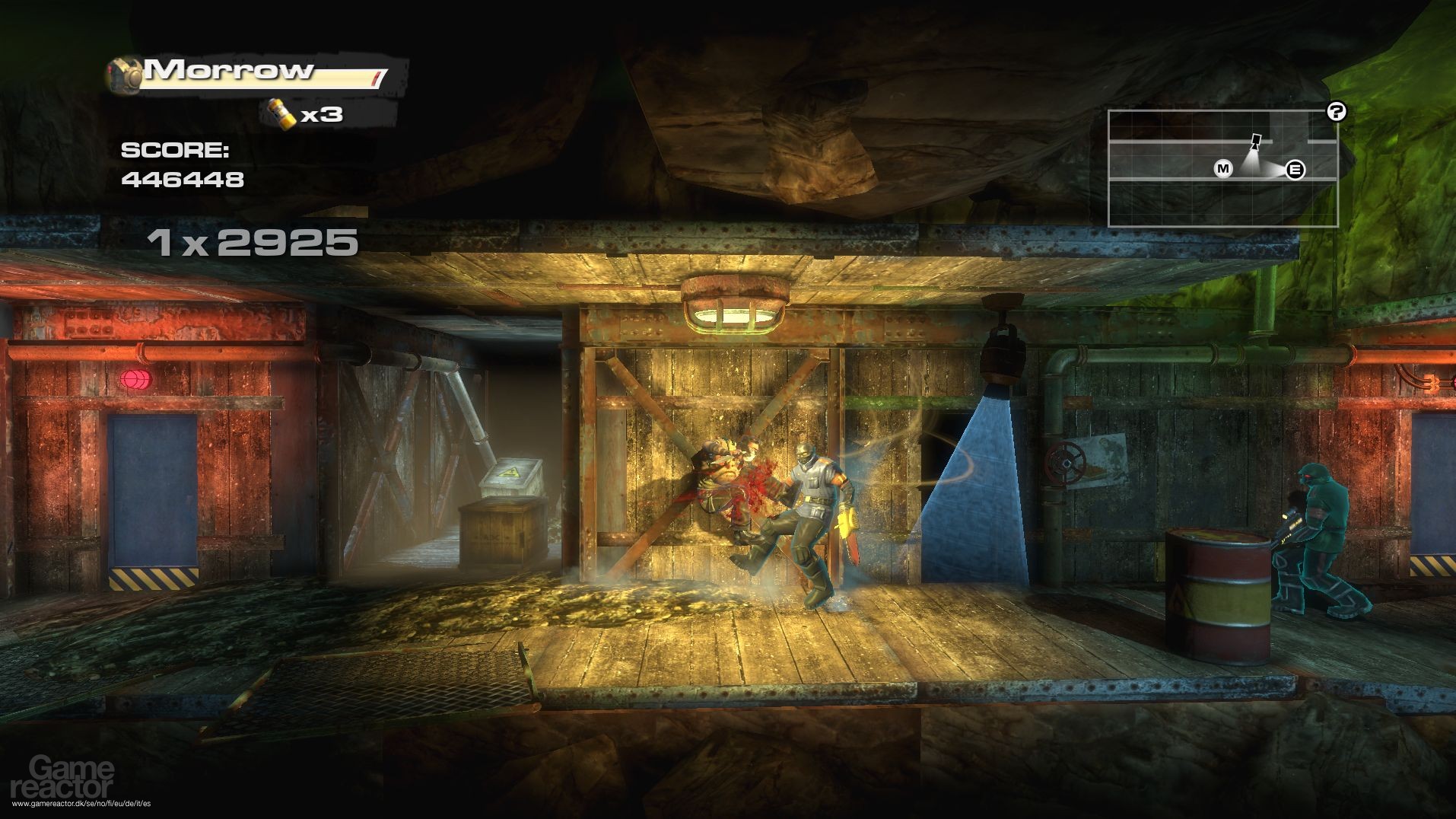Click the M marker on the minimap

[x=1223, y=168]
